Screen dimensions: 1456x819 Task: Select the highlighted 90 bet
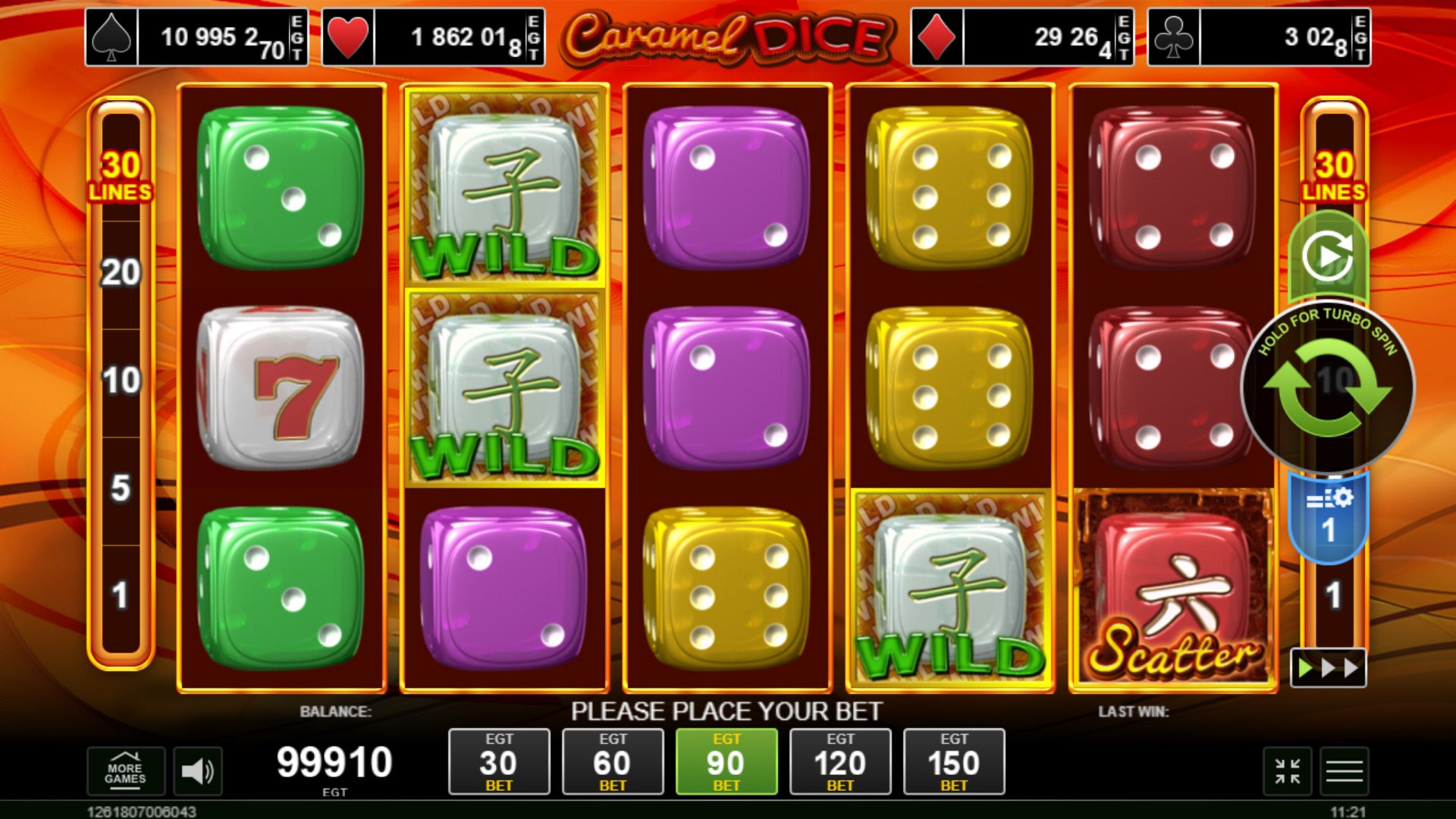point(726,761)
